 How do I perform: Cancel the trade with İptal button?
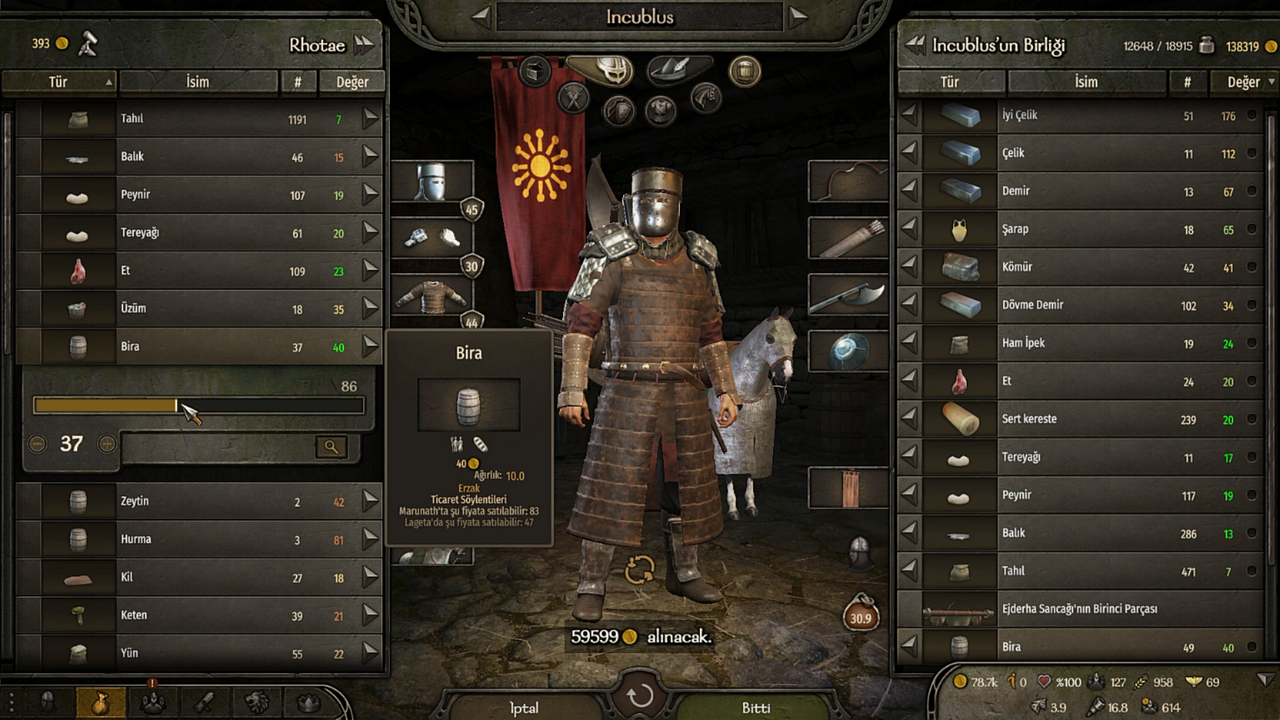[x=524, y=707]
